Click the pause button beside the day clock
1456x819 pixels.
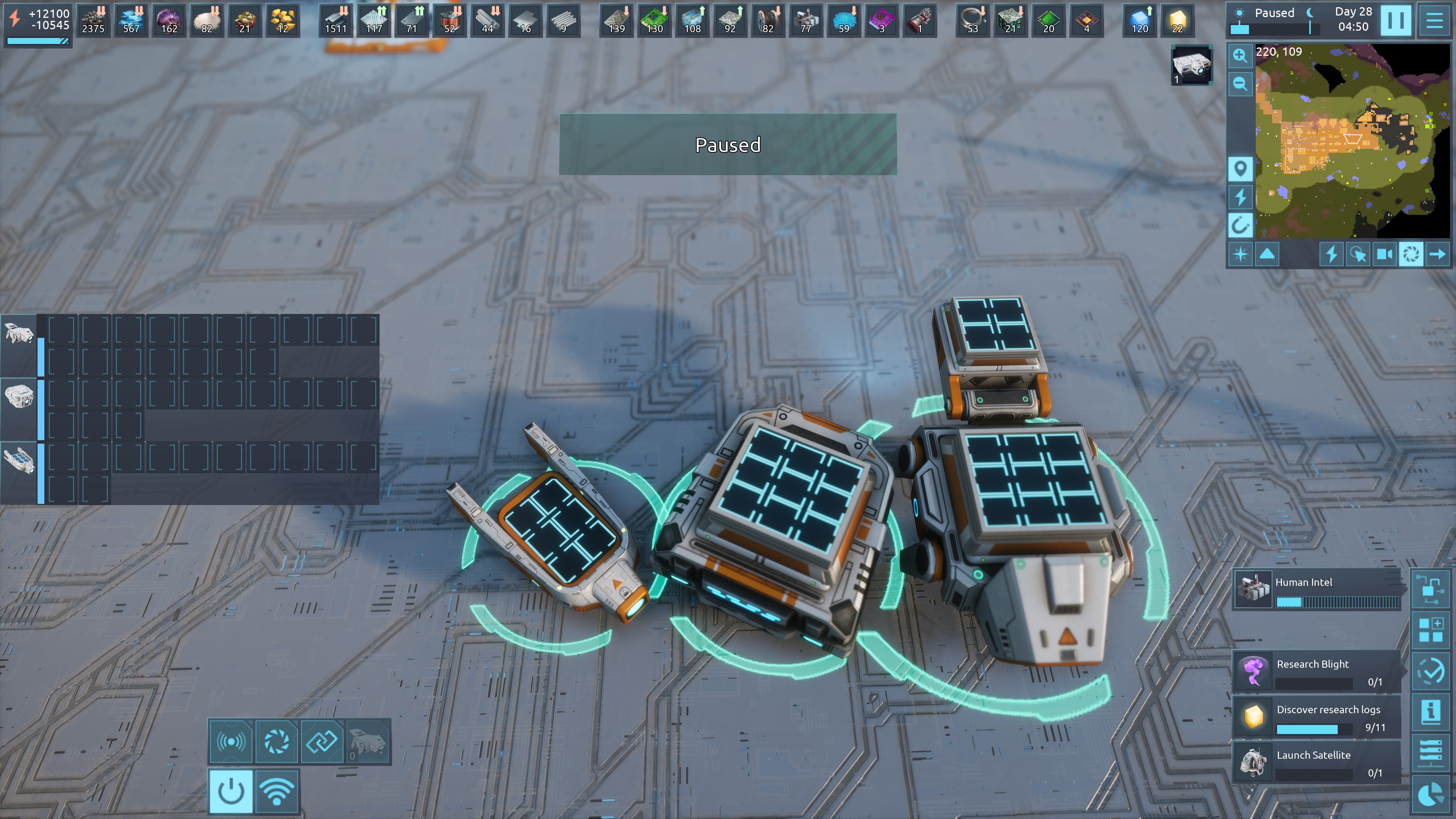pos(1395,20)
